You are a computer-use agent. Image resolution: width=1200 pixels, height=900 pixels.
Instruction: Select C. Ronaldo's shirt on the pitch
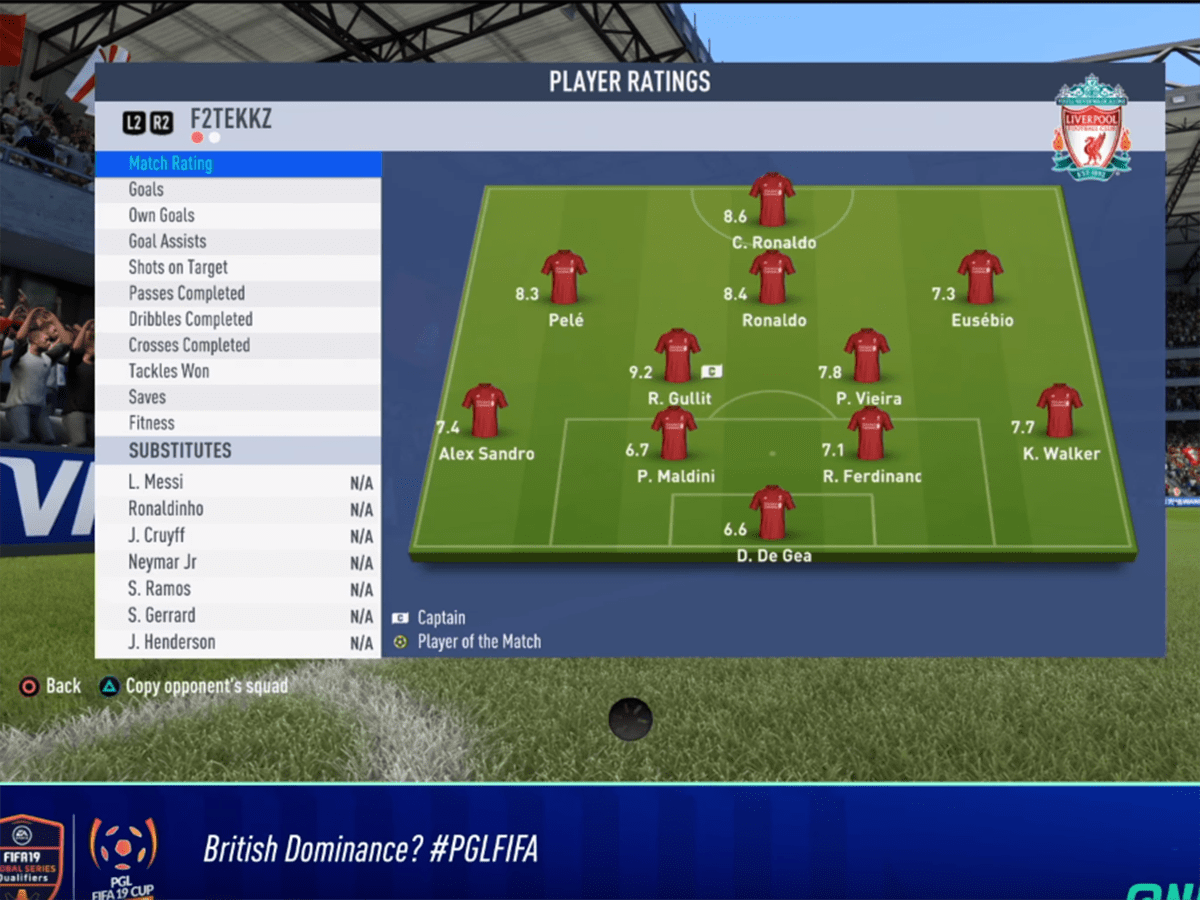point(772,200)
